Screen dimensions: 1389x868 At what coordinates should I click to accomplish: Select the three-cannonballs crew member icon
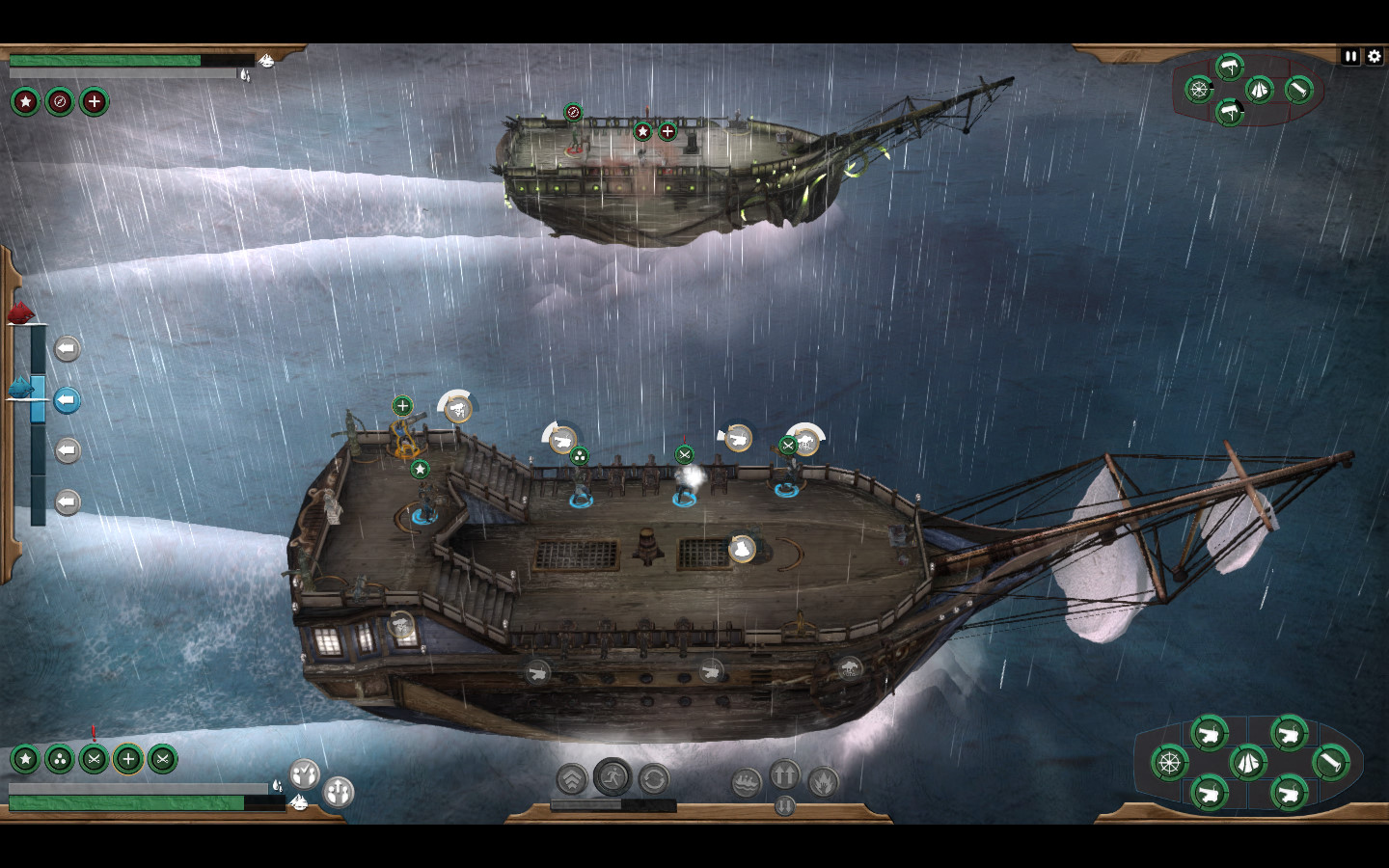click(60, 759)
